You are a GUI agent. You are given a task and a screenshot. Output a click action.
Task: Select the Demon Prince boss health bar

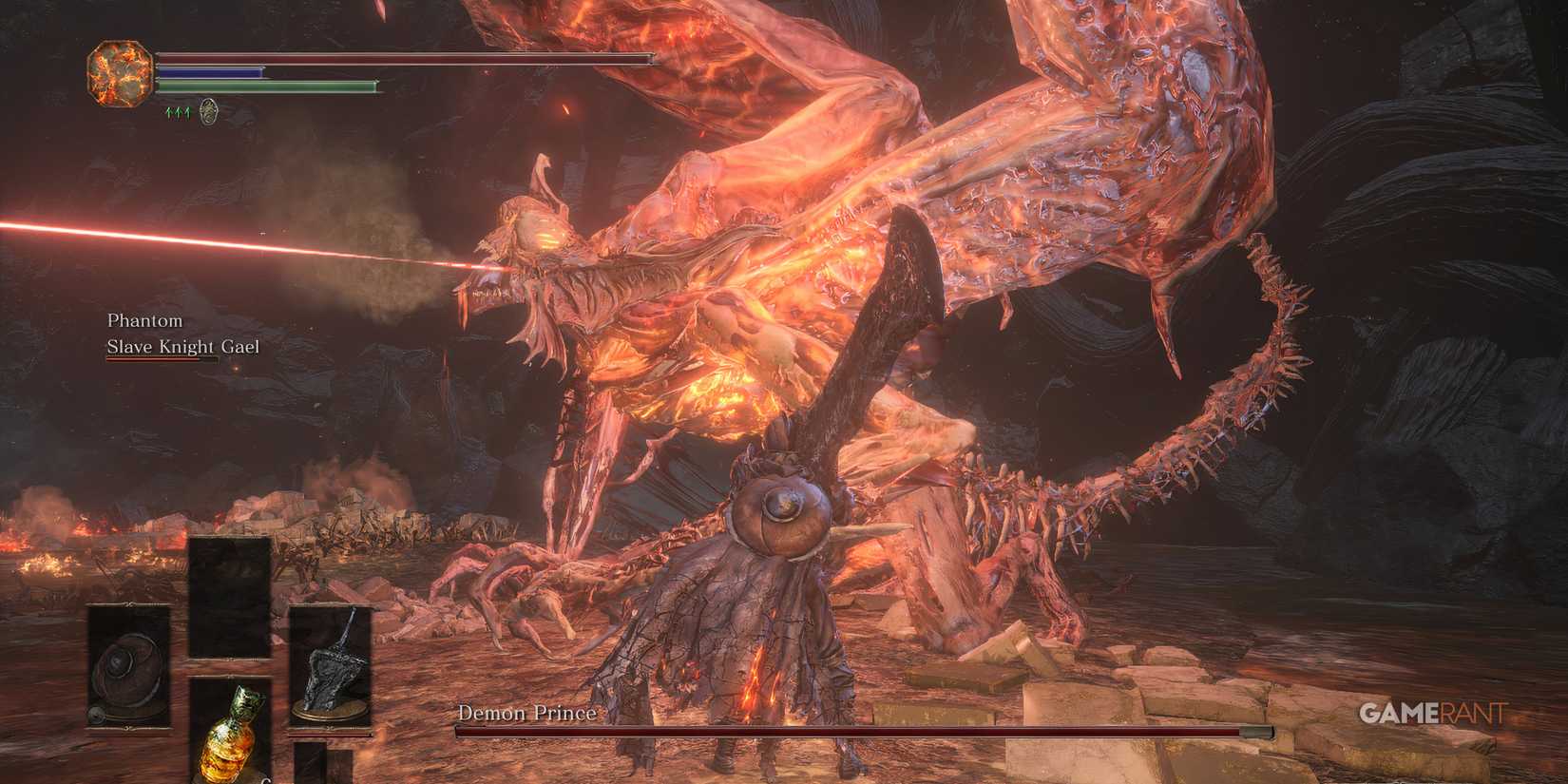pyautogui.click(x=855, y=734)
